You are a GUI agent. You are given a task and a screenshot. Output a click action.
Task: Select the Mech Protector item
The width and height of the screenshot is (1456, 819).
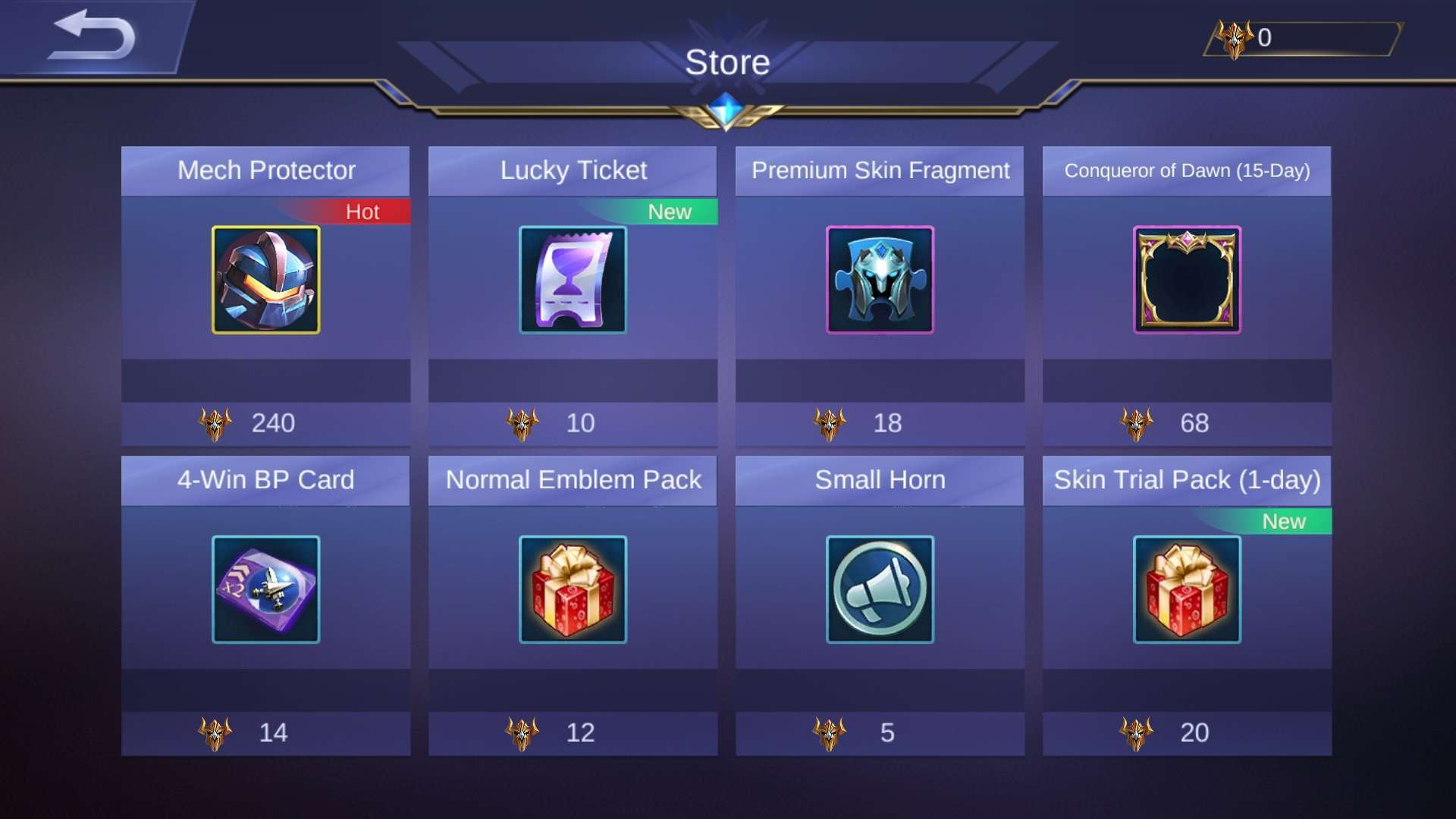[x=265, y=280]
